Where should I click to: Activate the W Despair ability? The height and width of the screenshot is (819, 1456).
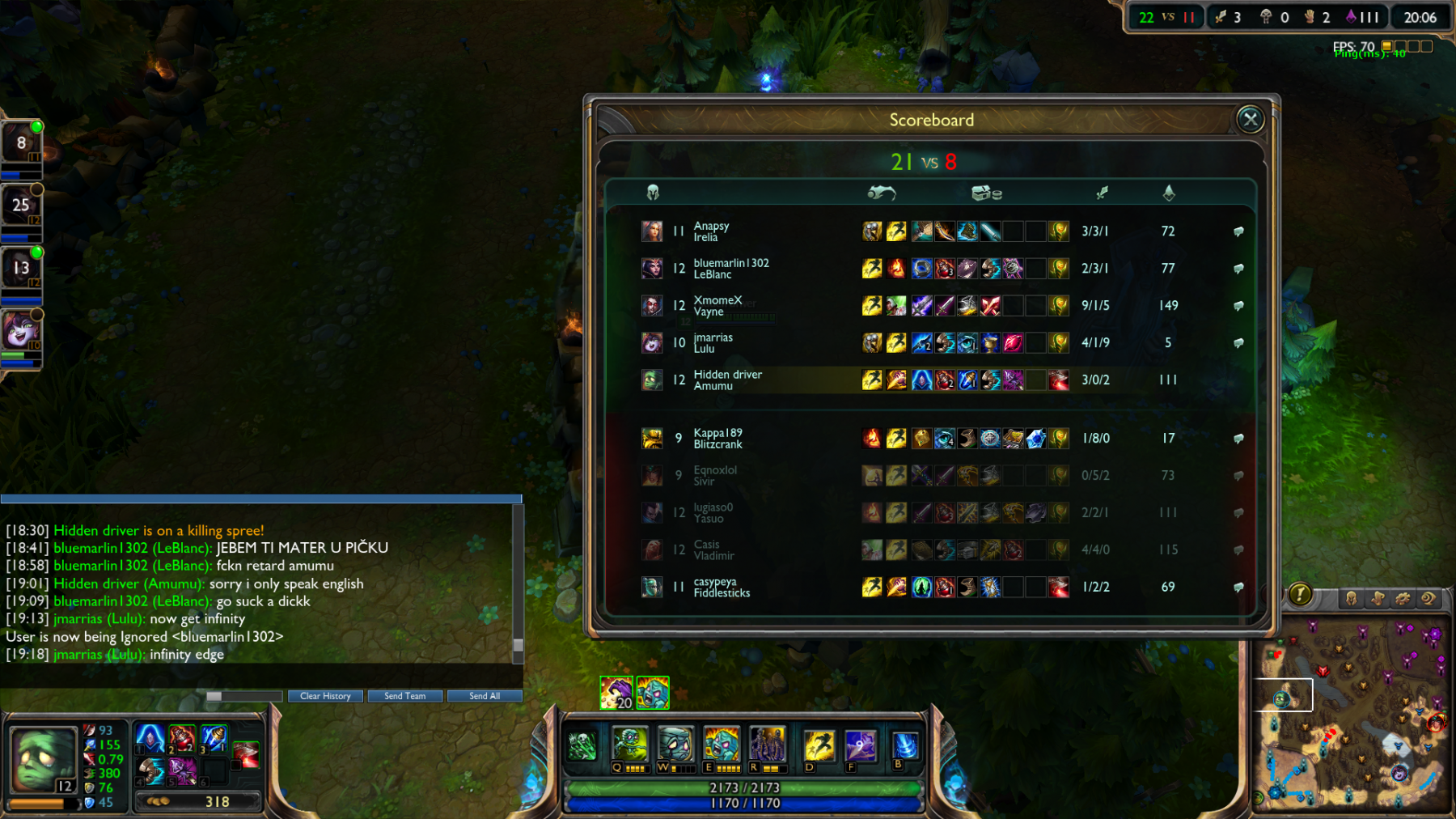pyautogui.click(x=675, y=744)
